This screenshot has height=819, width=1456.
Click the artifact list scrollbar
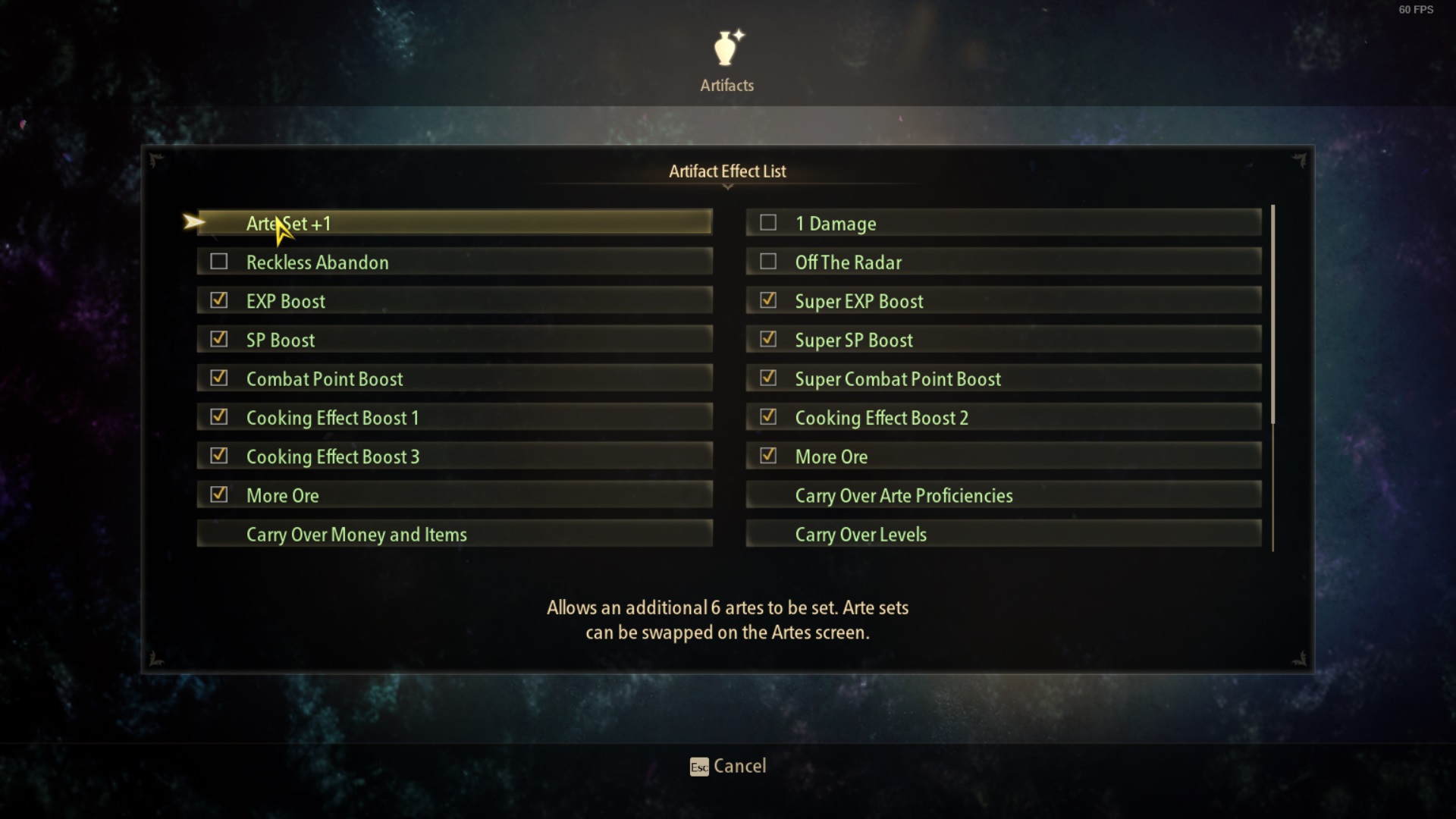(1272, 315)
